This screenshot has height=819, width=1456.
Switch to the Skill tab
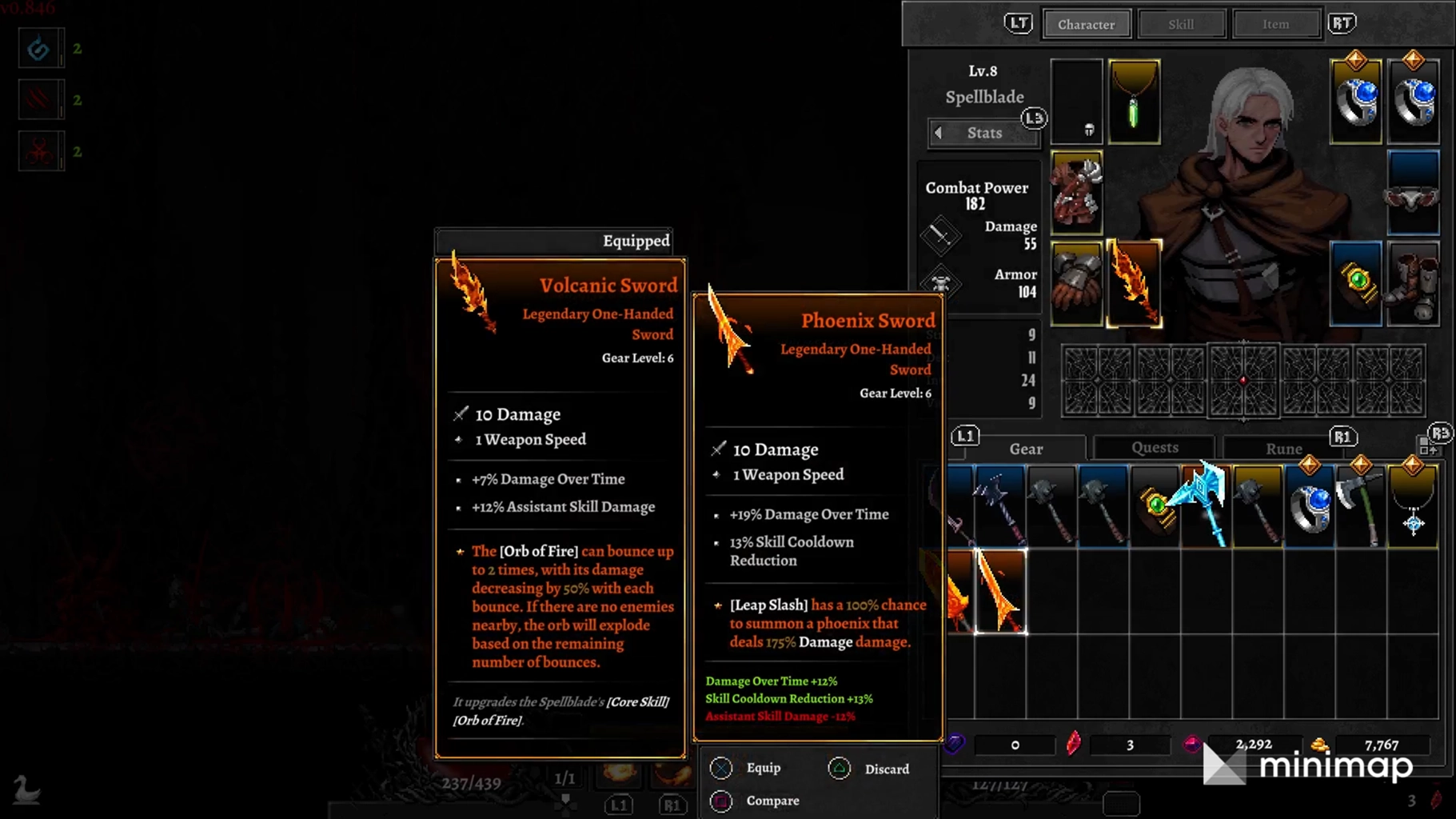coord(1181,24)
